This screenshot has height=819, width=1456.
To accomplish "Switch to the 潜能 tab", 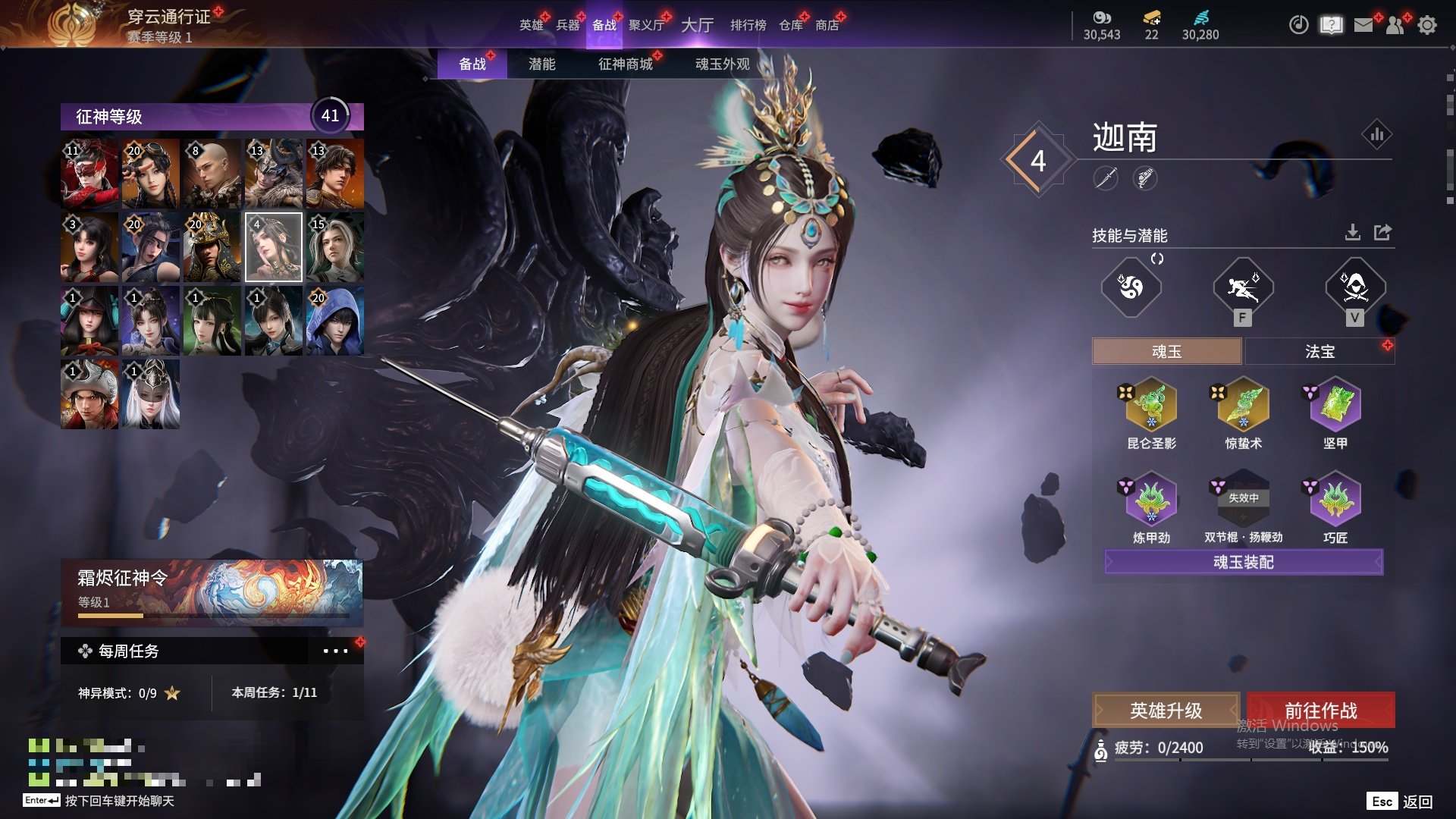I will click(x=541, y=64).
